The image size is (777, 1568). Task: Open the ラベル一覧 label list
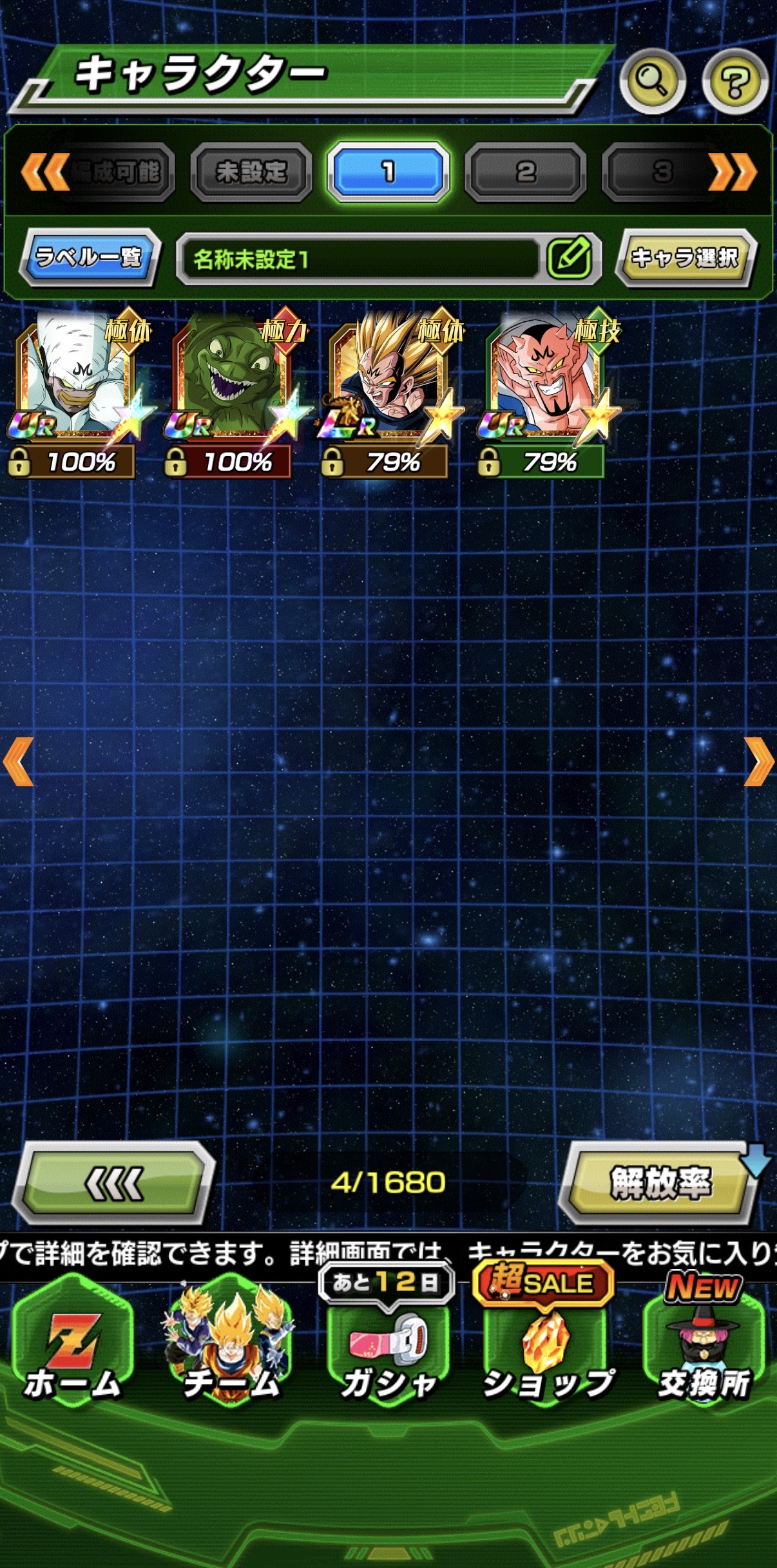click(89, 257)
